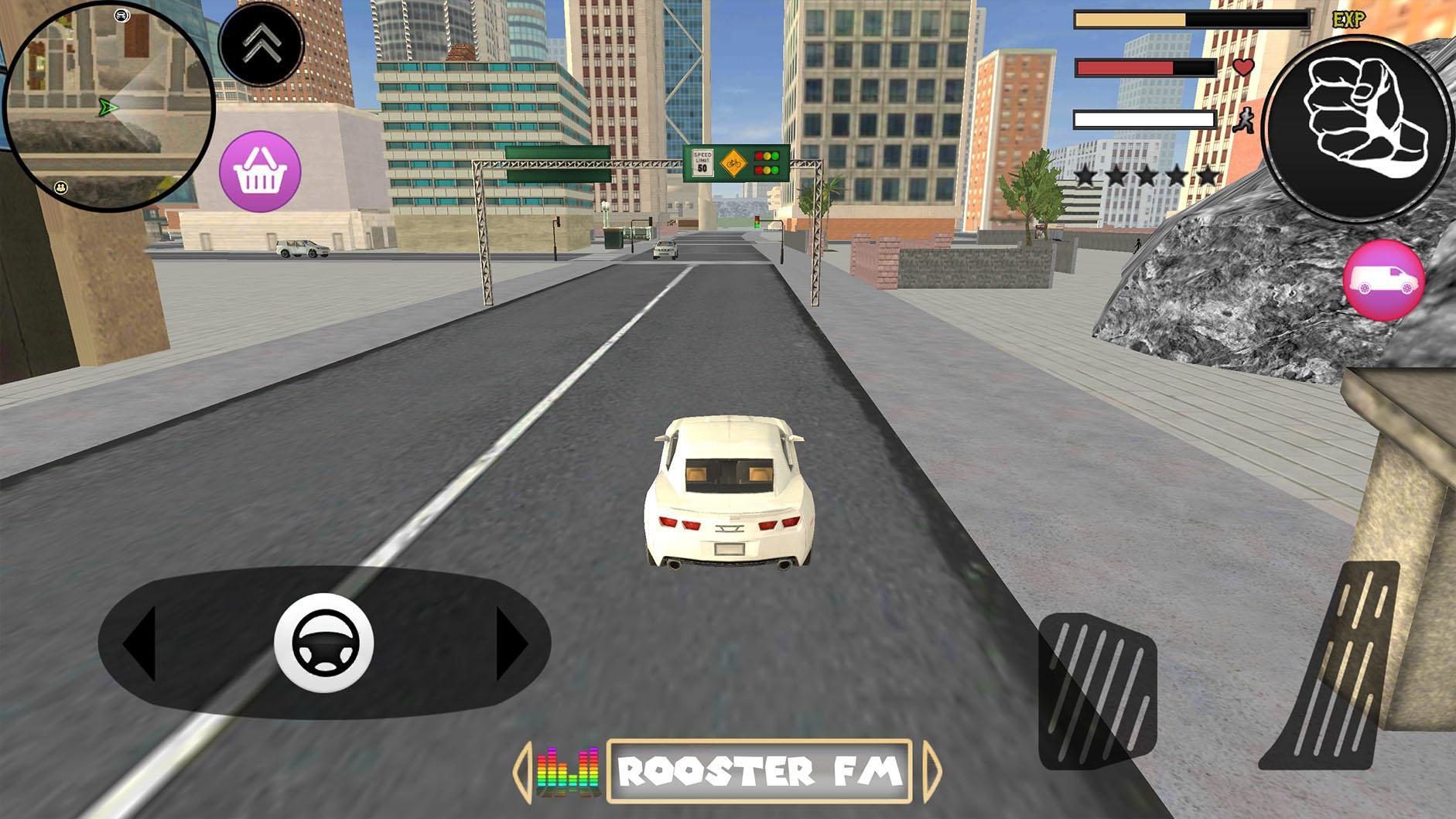Steer right with the right arrow

point(511,643)
